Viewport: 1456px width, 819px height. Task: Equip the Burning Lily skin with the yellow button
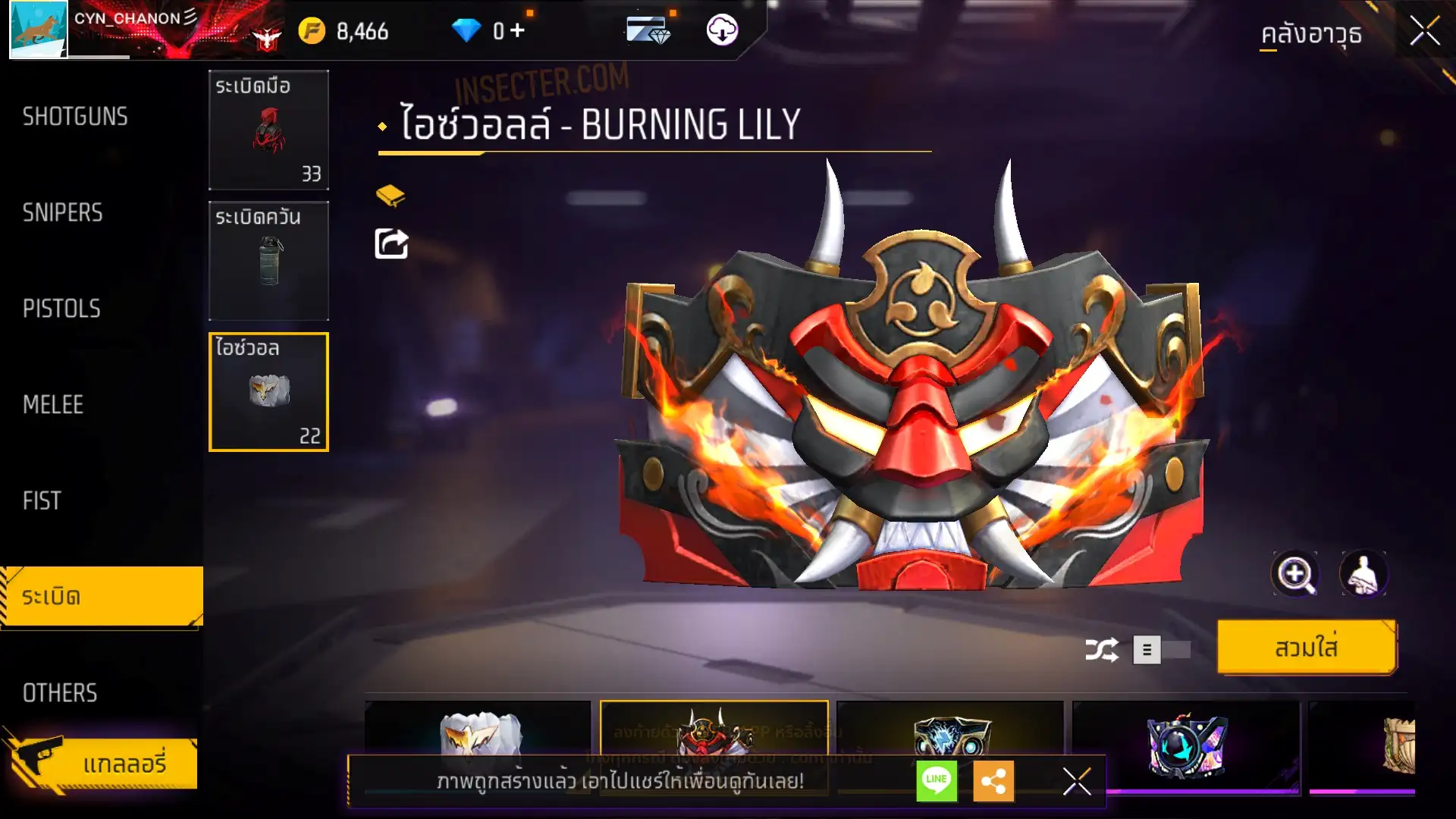click(x=1306, y=648)
